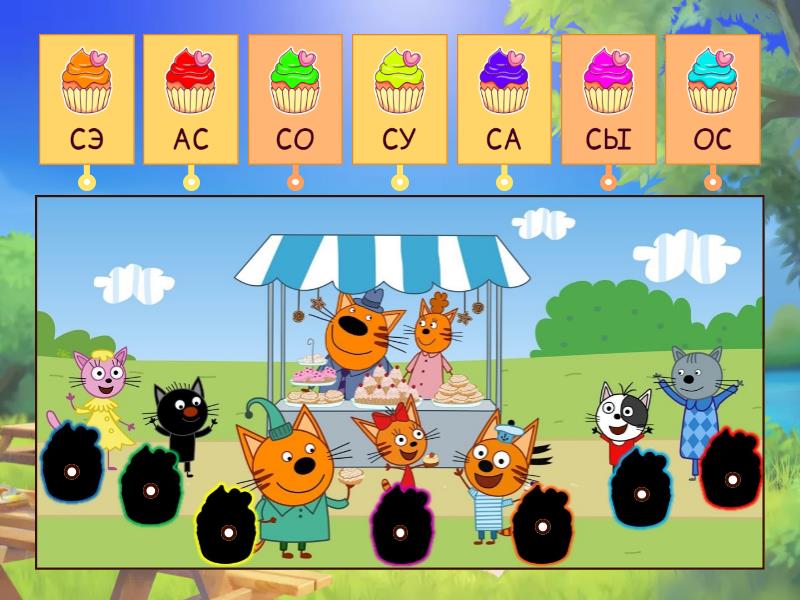Select the lime cupcake card labeled СУ

[x=399, y=99]
